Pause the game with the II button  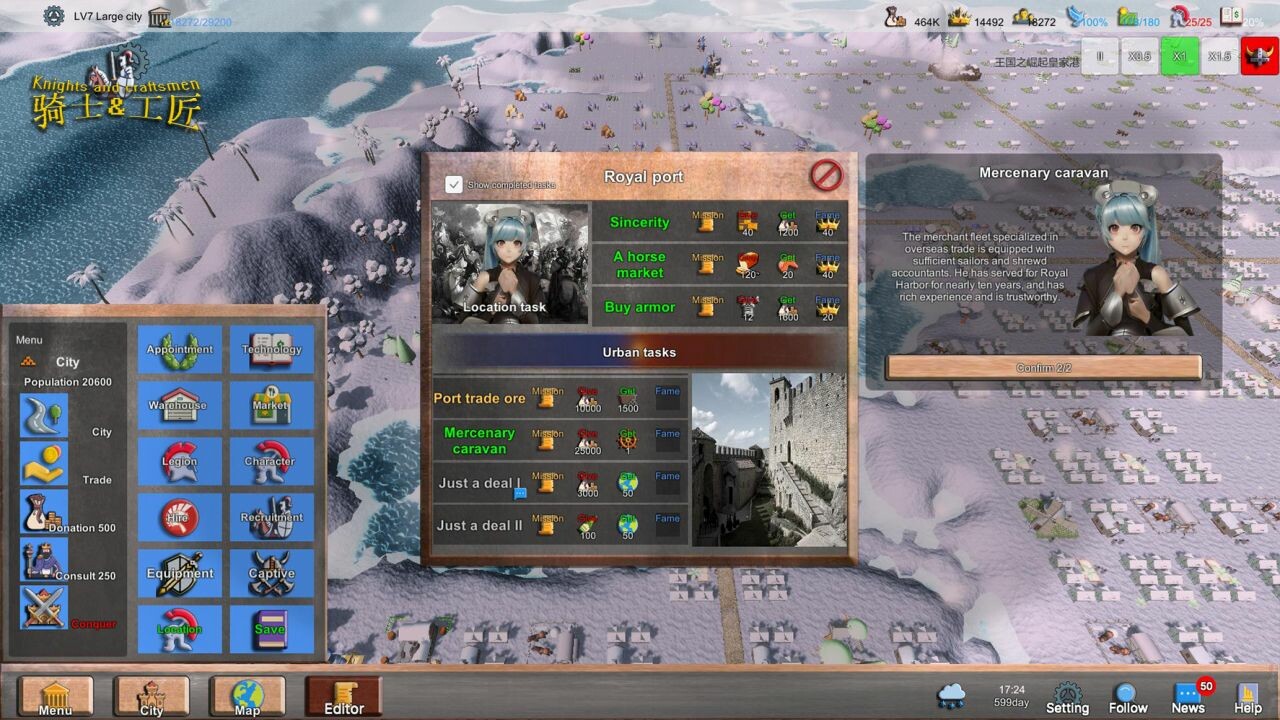pyautogui.click(x=1099, y=56)
